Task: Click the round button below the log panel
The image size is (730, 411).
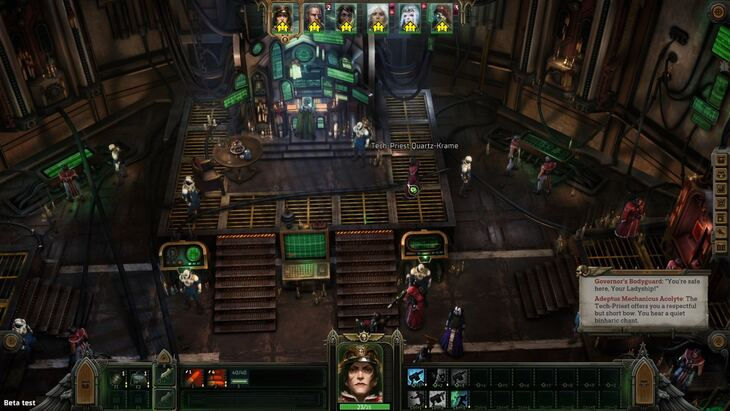Action: [716, 340]
